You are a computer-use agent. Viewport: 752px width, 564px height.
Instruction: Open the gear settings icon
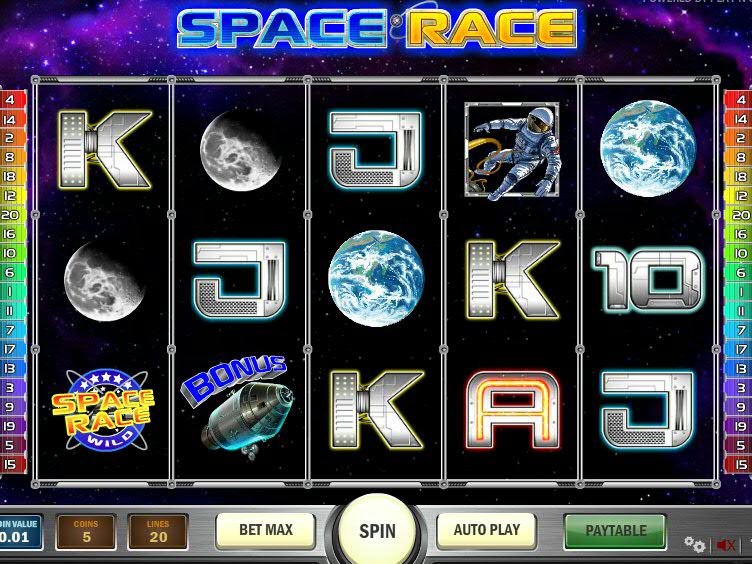pyautogui.click(x=694, y=544)
